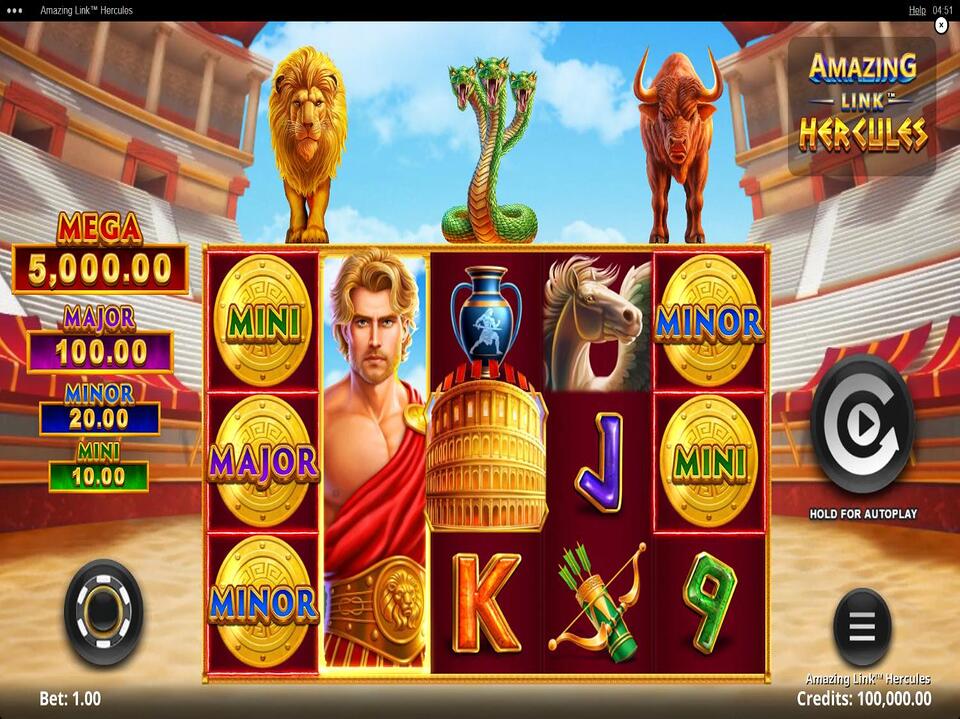Close the game with the X button
The image size is (960, 719).
(941, 26)
